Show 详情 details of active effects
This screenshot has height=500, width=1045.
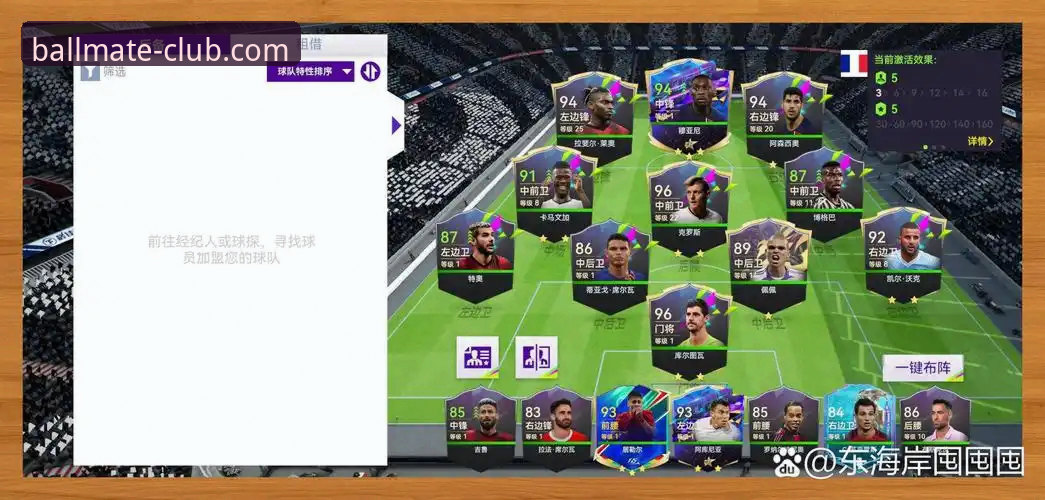980,141
